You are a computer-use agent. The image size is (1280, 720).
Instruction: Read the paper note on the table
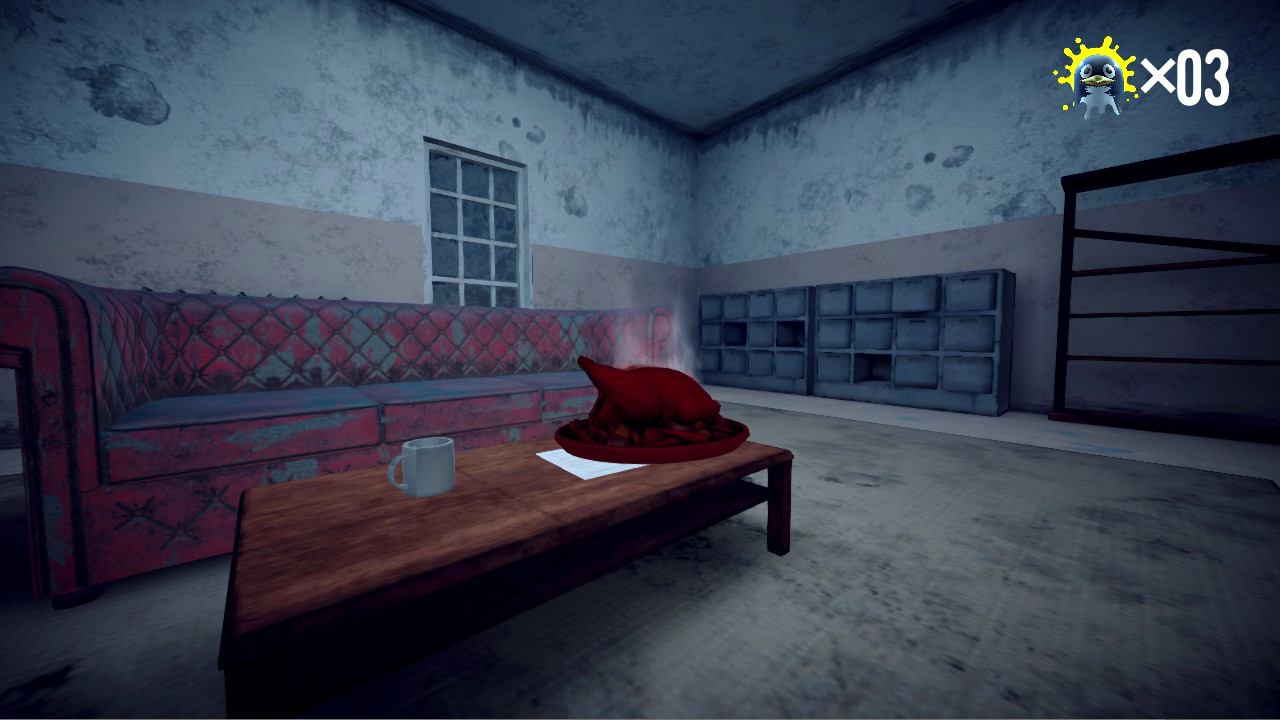click(580, 465)
